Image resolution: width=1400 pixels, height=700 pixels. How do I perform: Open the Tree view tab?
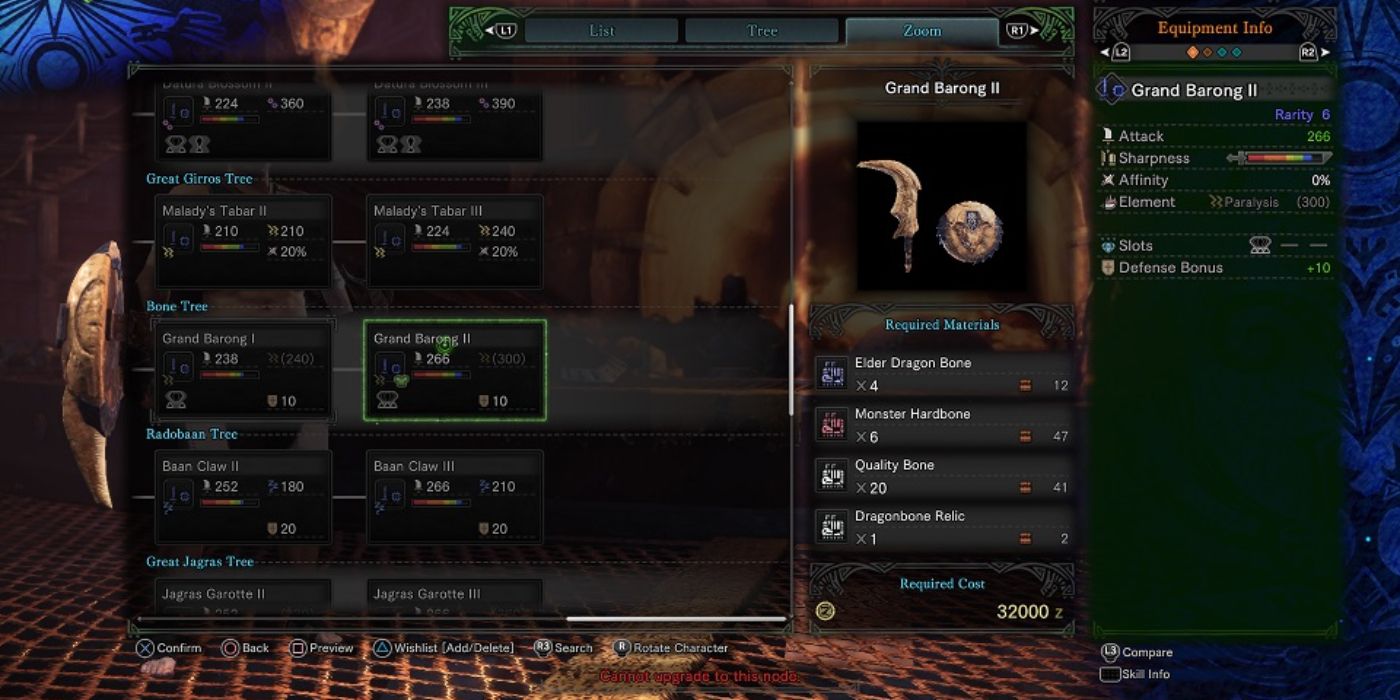tap(762, 31)
